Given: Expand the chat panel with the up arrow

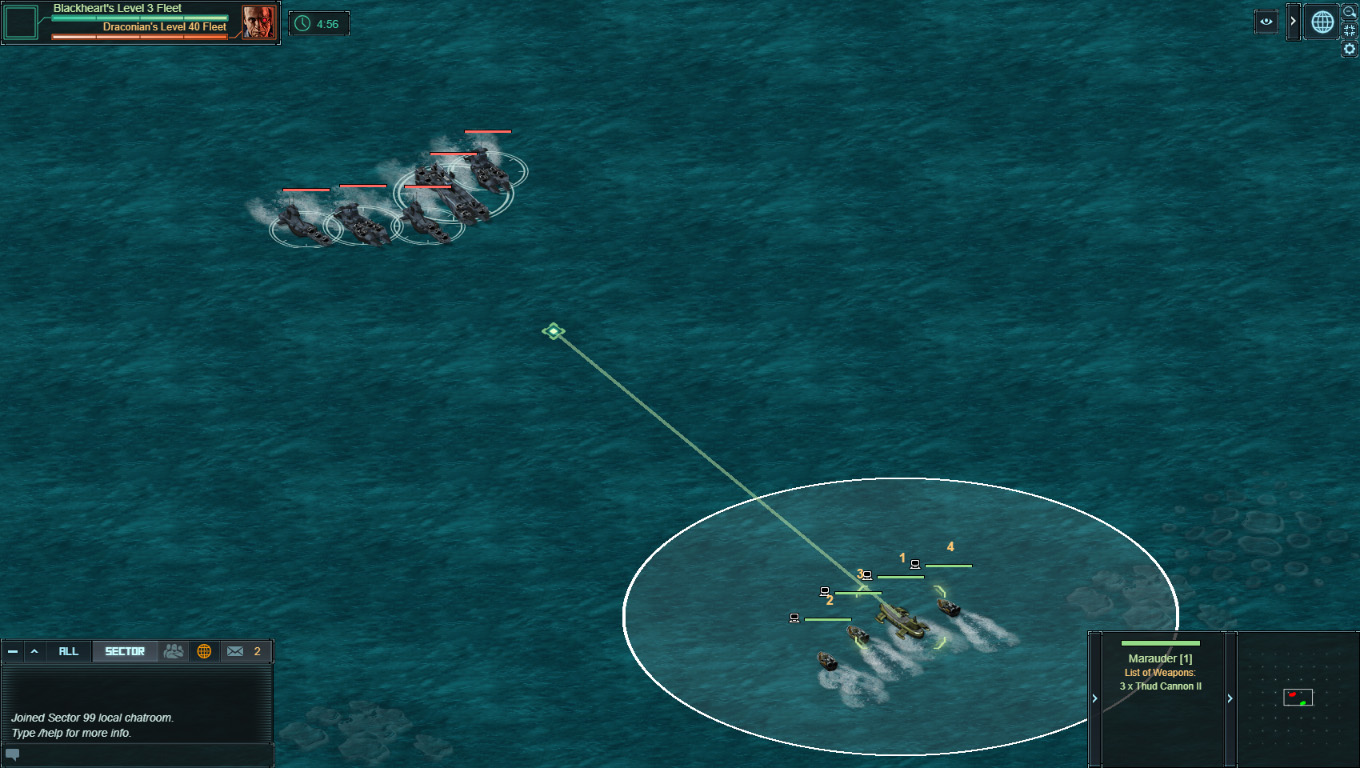Looking at the screenshot, I should 34,651.
